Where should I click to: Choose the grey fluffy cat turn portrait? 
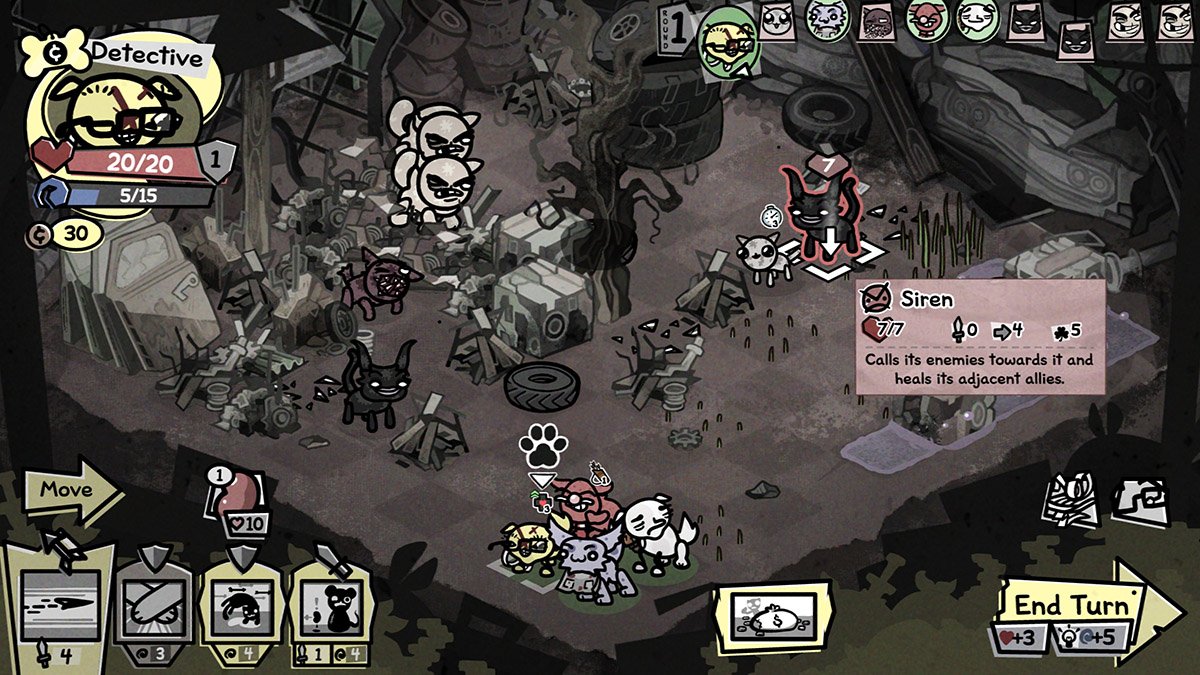(x=826, y=20)
